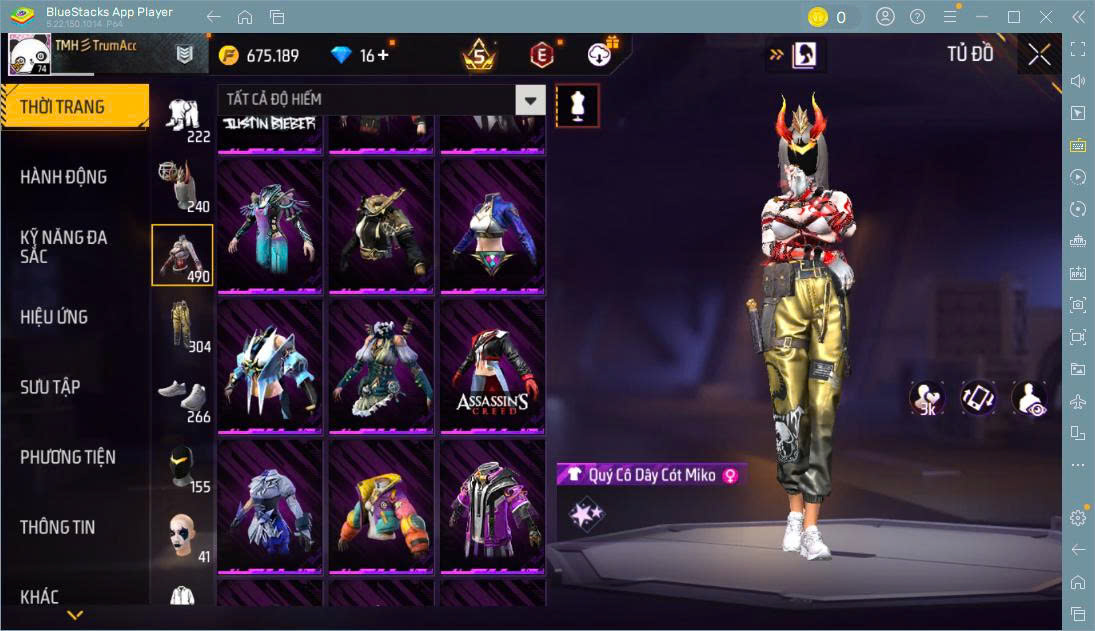Go to the SƯU TẬP category

pos(50,387)
